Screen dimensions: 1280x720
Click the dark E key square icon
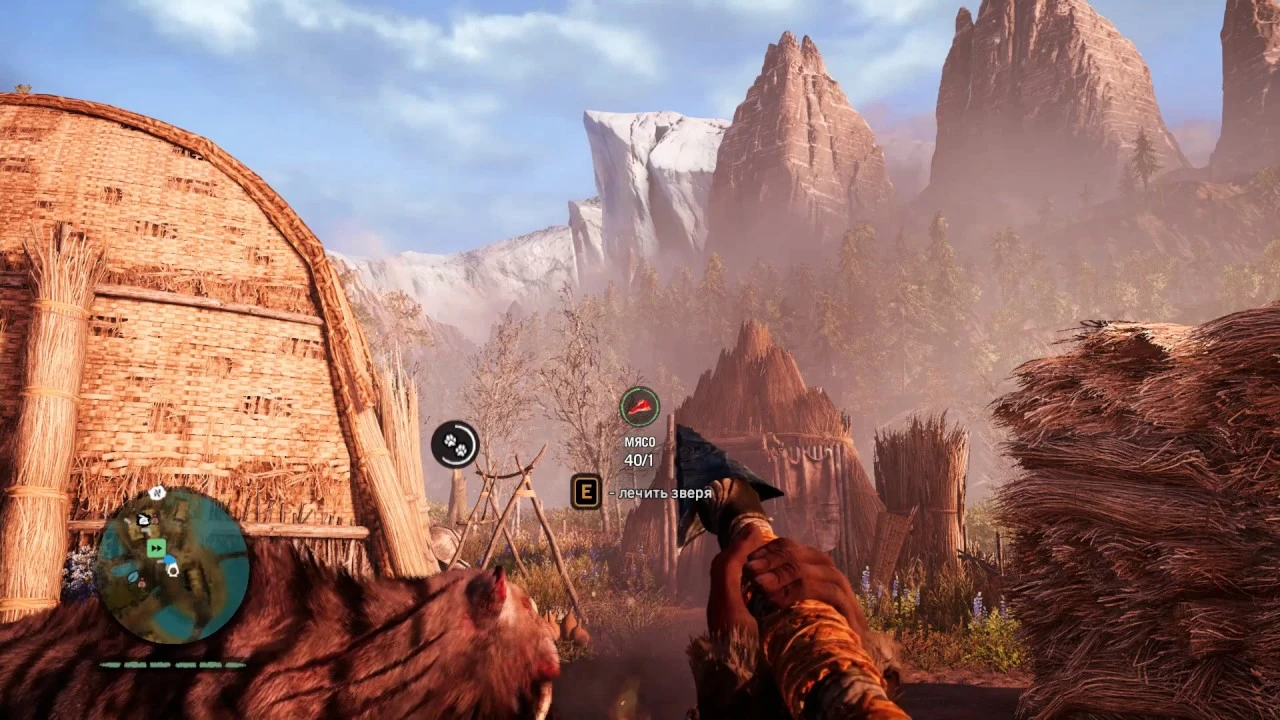pos(588,493)
